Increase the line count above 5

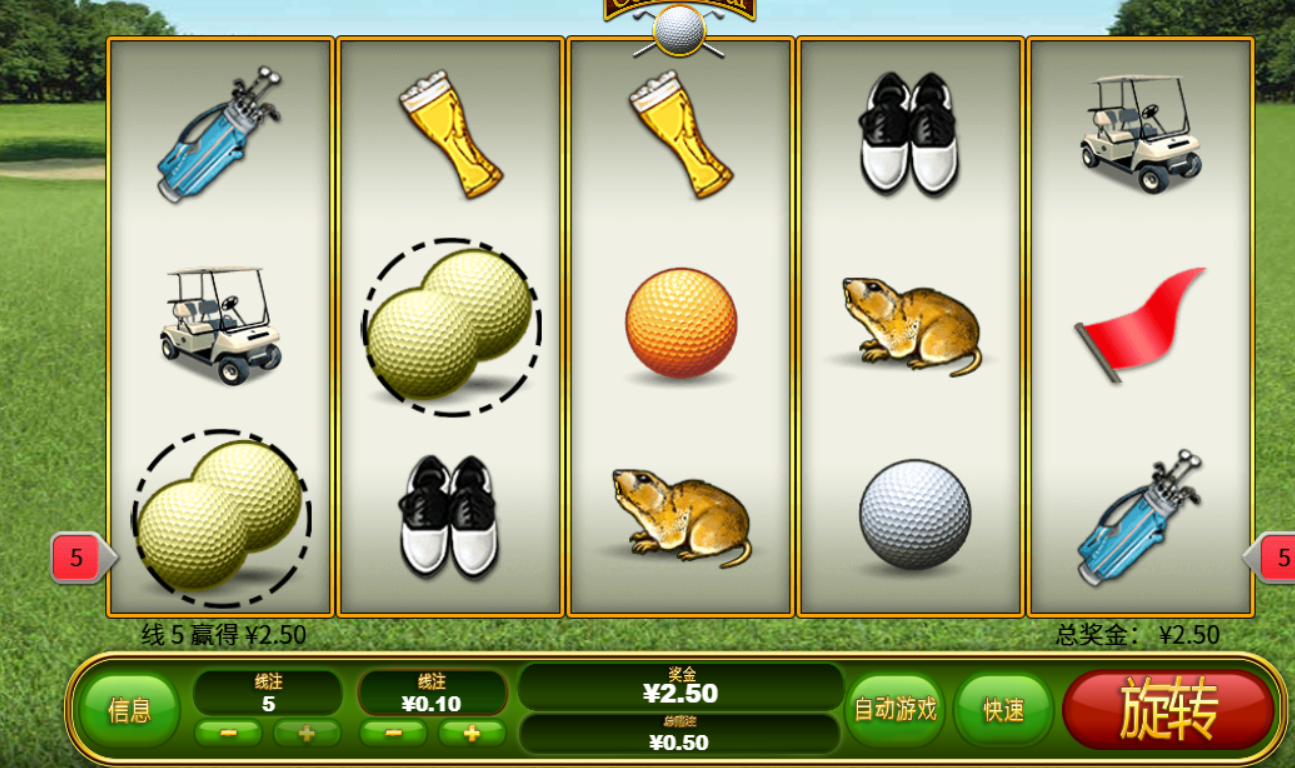click(307, 733)
